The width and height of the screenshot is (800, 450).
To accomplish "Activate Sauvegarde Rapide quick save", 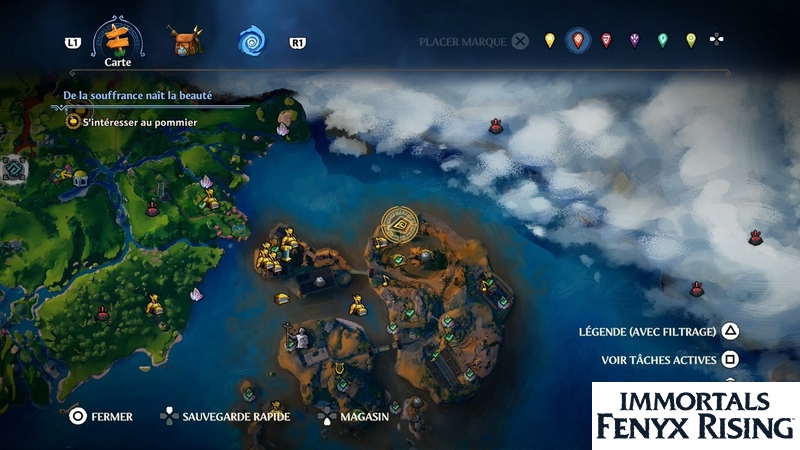I will (227, 416).
